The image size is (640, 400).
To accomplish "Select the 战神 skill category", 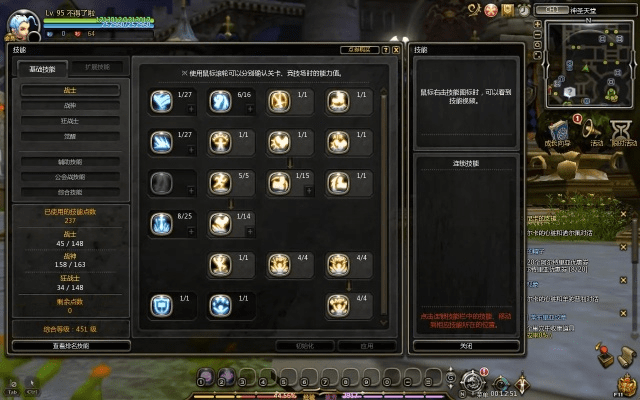I will [x=70, y=105].
